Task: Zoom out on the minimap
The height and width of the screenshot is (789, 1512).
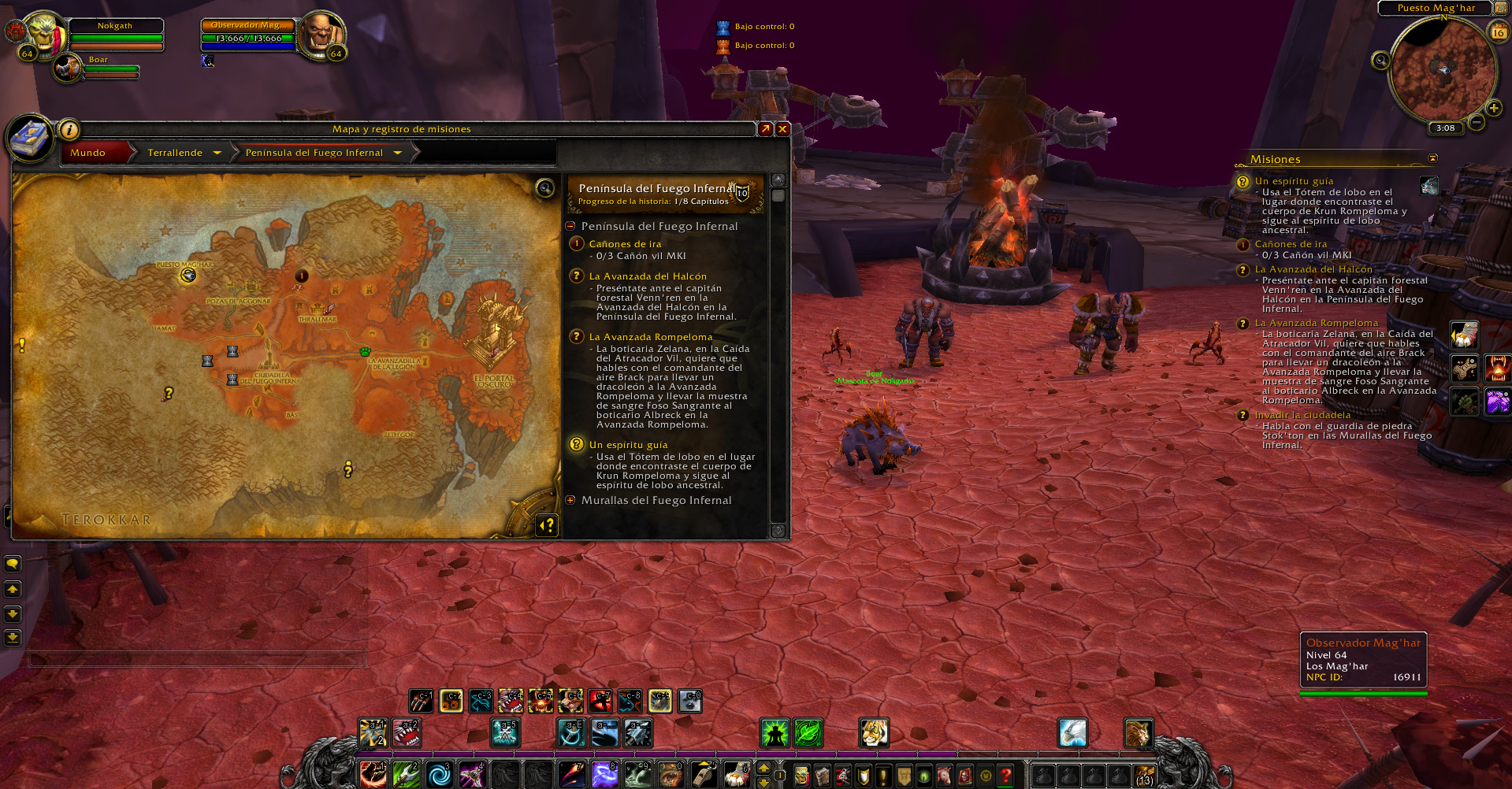Action: point(1477,122)
